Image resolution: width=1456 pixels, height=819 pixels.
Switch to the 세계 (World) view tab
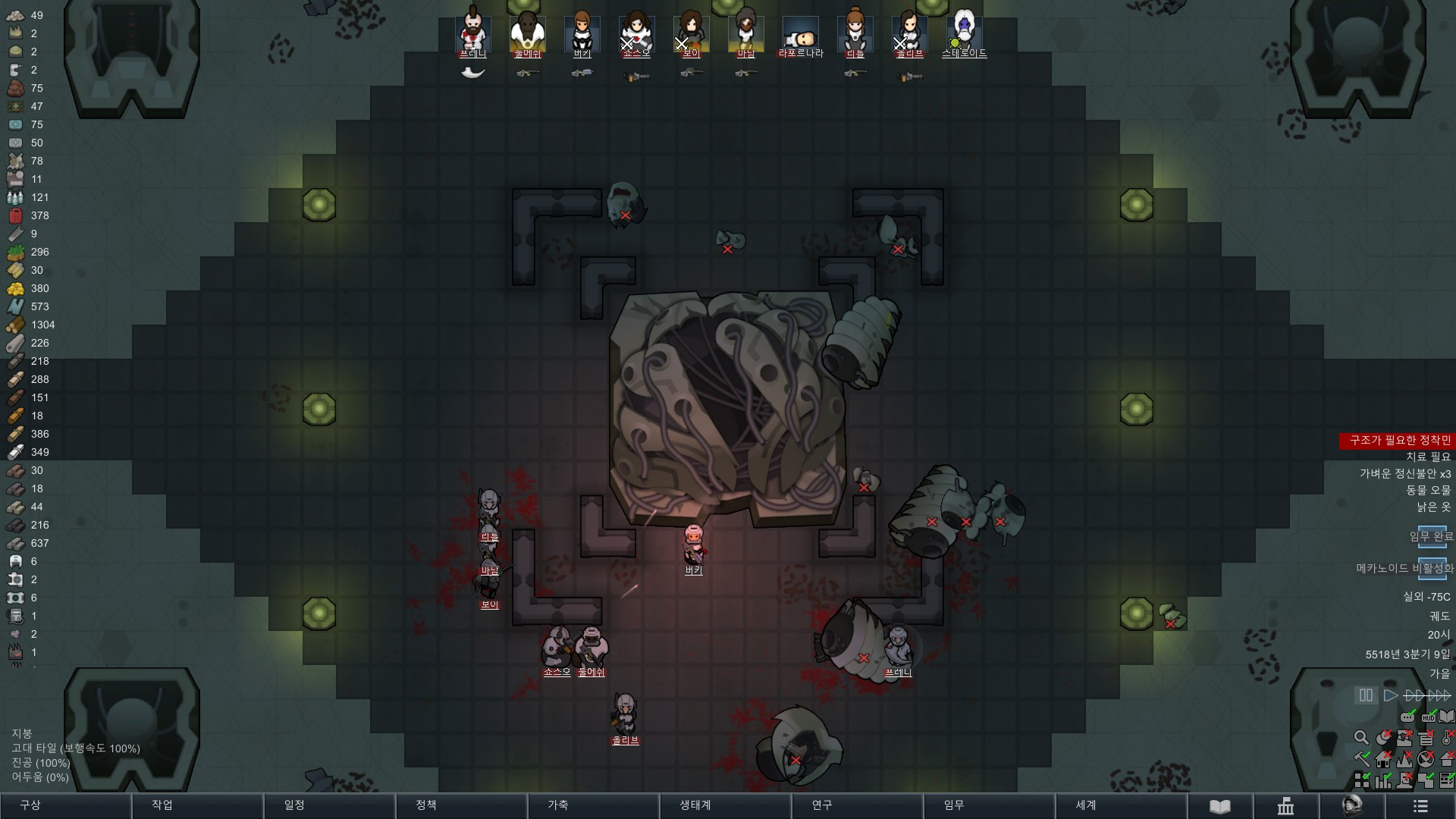pos(1121,805)
